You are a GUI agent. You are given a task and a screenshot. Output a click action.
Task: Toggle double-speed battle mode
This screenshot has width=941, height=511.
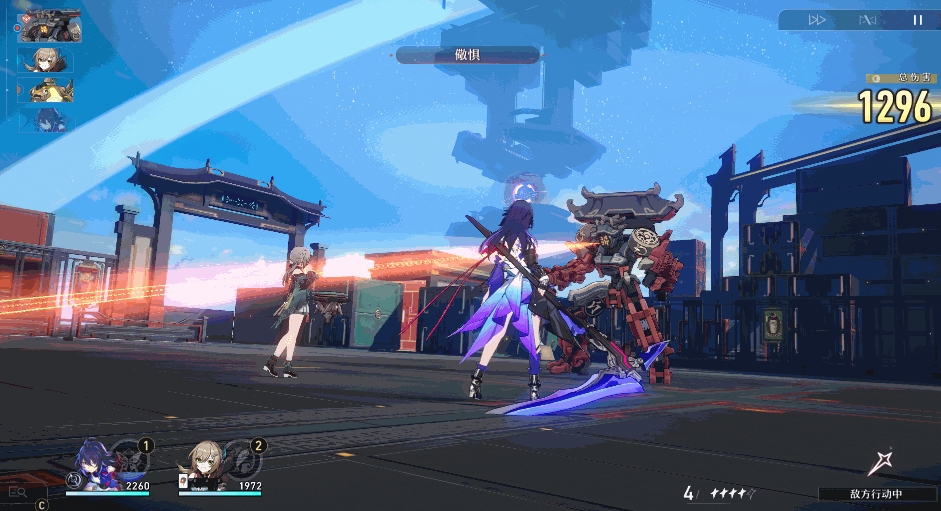pyautogui.click(x=817, y=20)
